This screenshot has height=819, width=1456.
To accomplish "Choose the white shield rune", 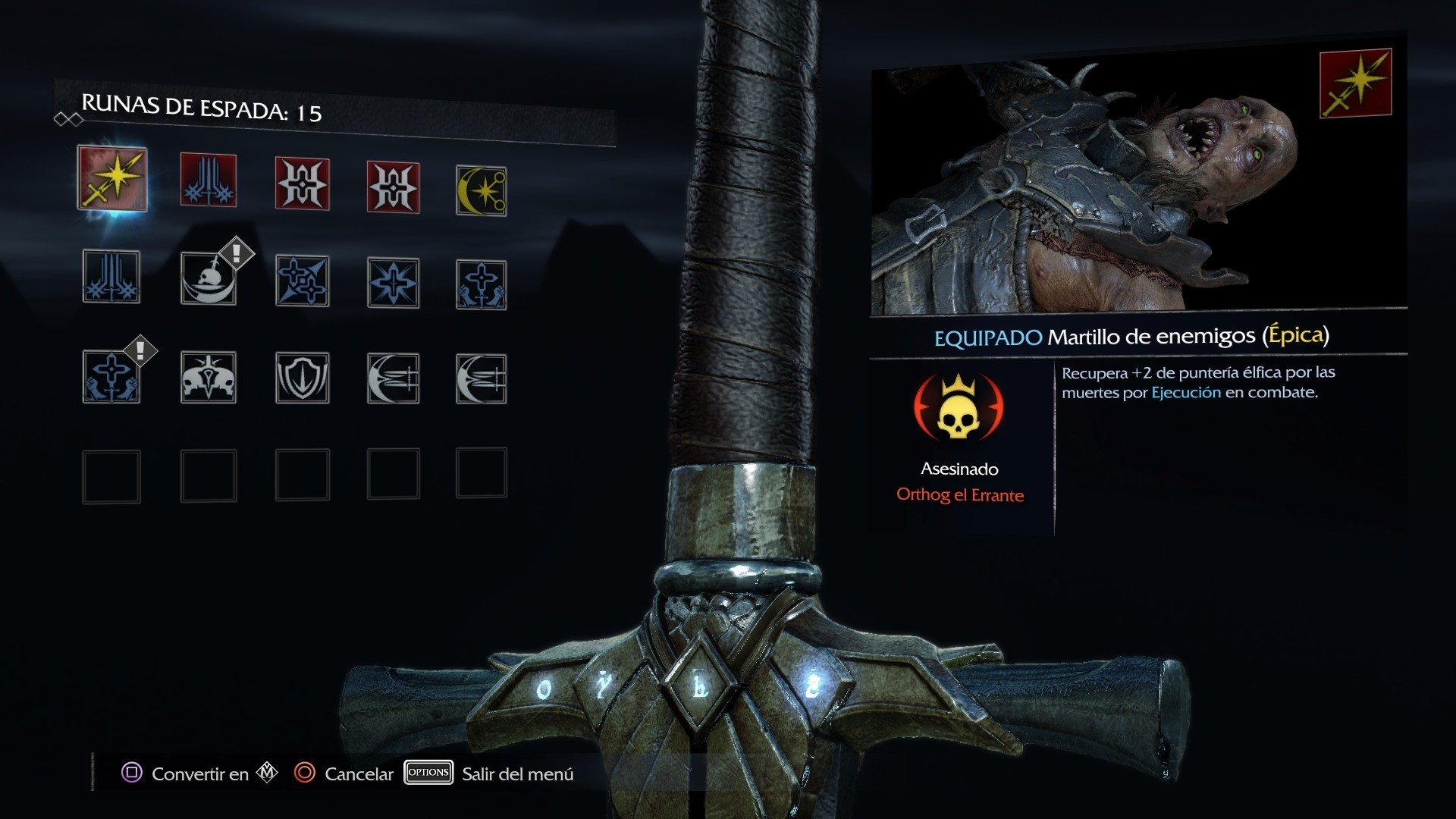I will tap(302, 377).
